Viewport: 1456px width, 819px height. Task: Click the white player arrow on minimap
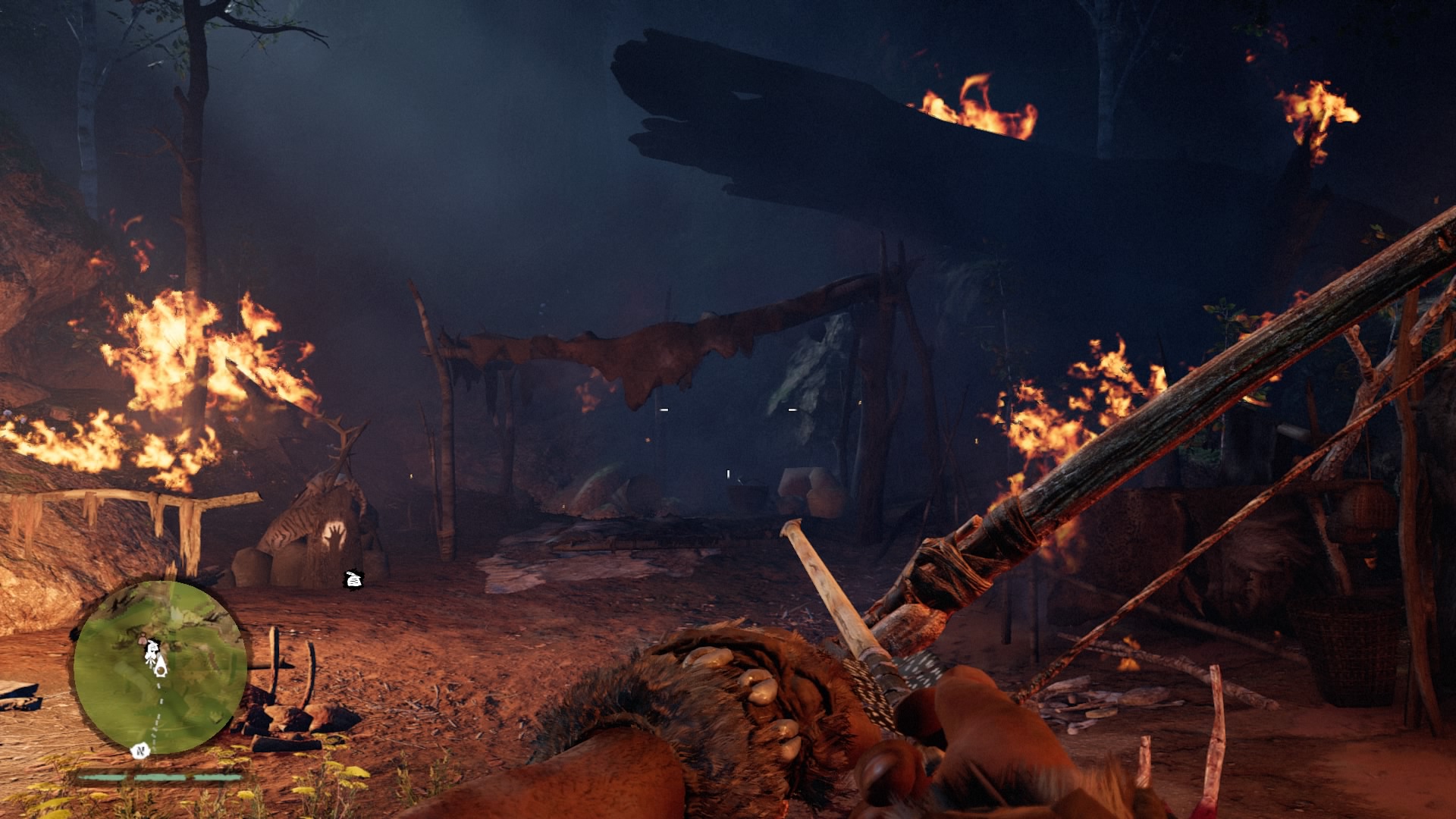coord(160,669)
